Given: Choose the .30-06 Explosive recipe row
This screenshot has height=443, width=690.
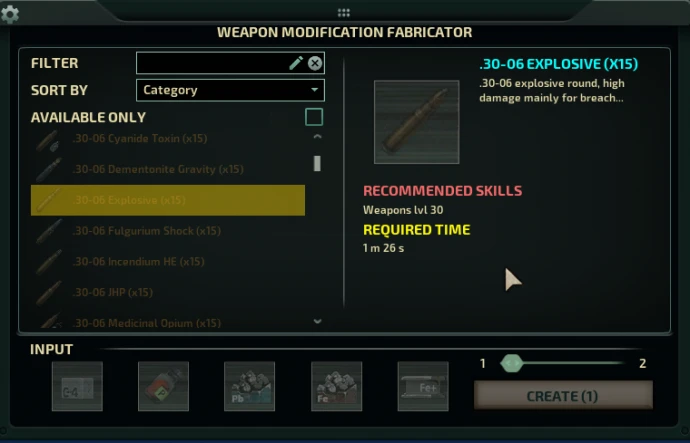Looking at the screenshot, I should 168,200.
